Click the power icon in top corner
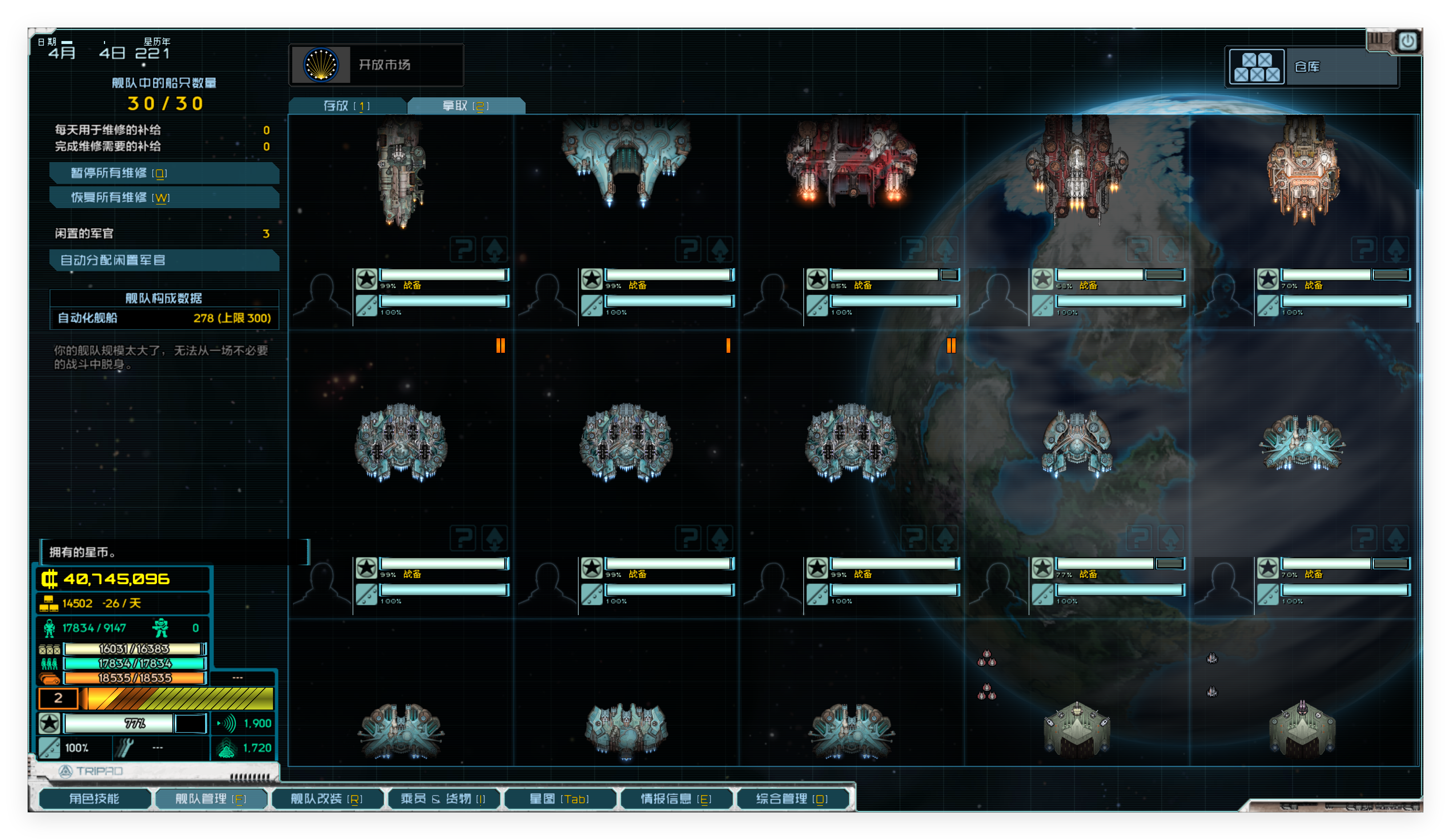Screen dimensions: 1451x840 [1407, 41]
